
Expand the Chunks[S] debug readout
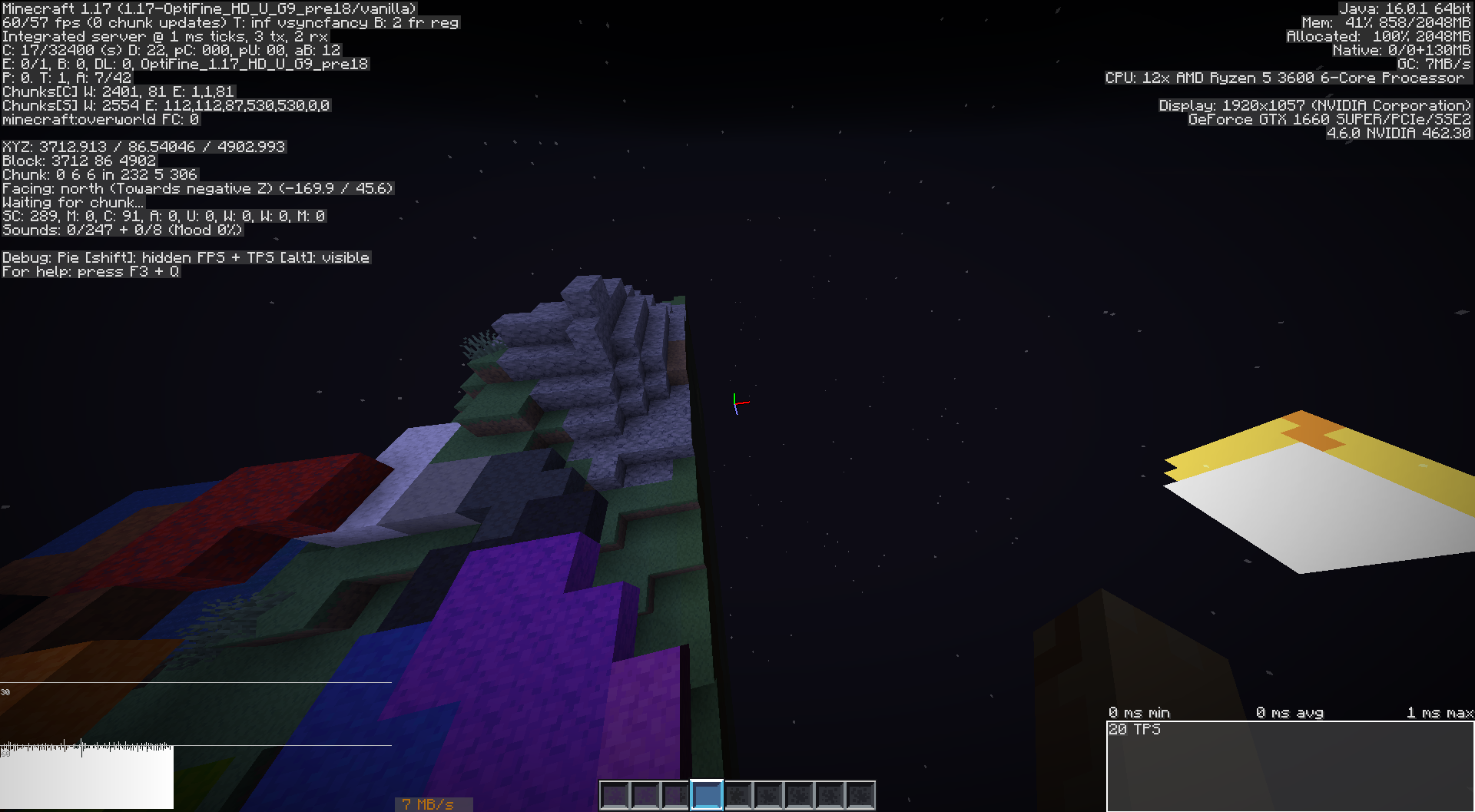[x=167, y=104]
